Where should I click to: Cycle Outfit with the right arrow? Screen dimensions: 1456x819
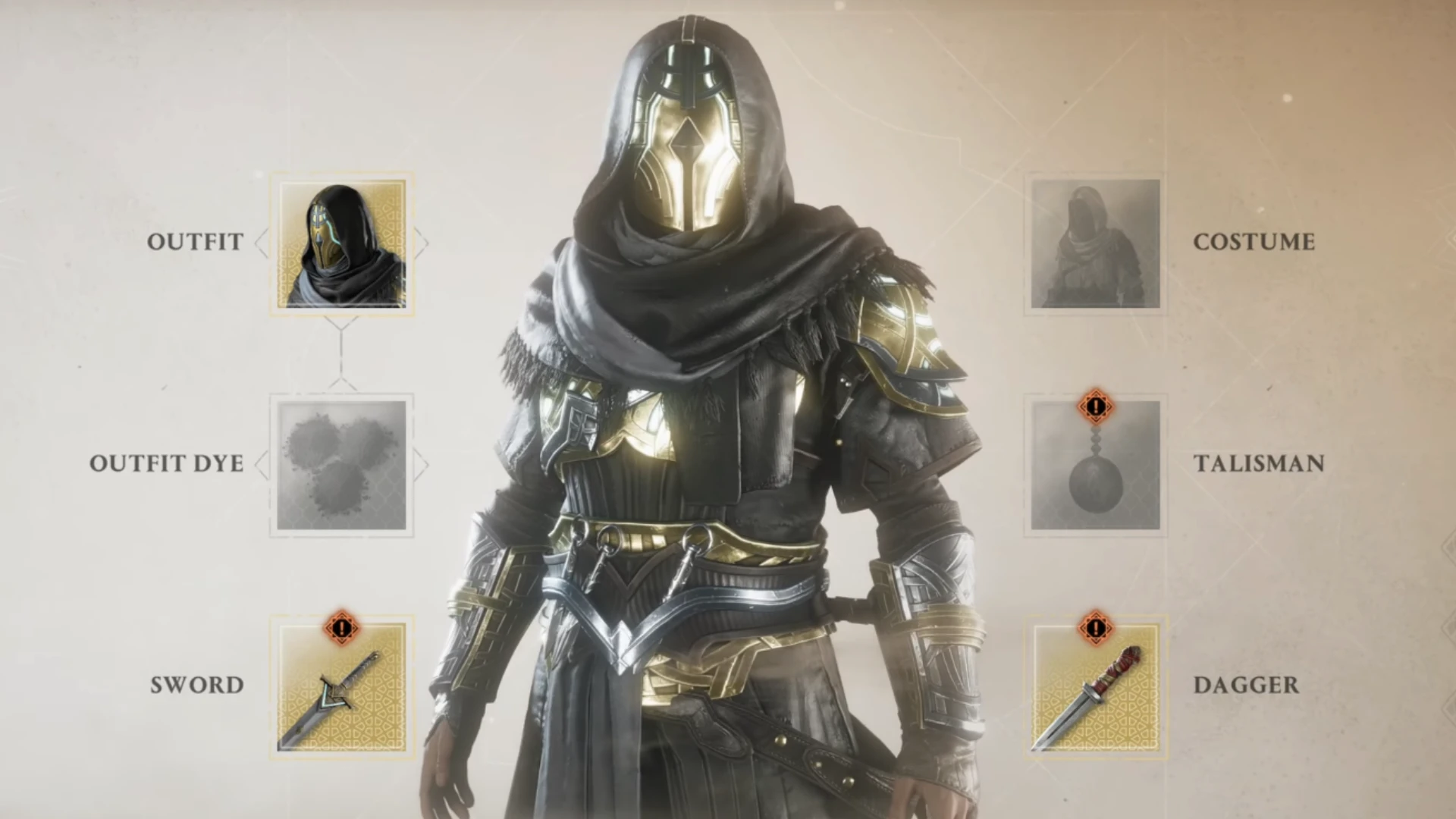click(422, 243)
